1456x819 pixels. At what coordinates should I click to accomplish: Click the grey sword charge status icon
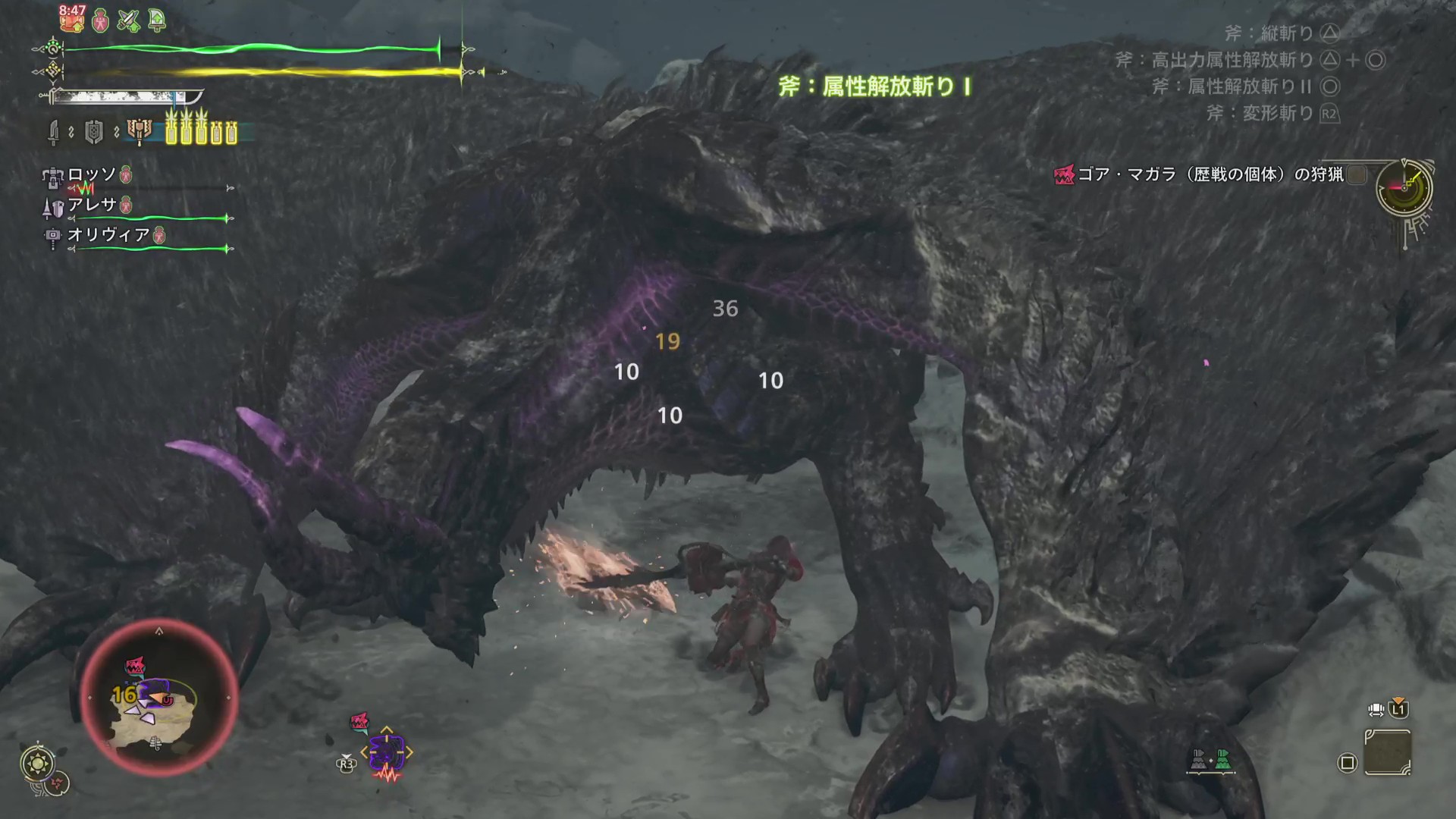(x=53, y=133)
